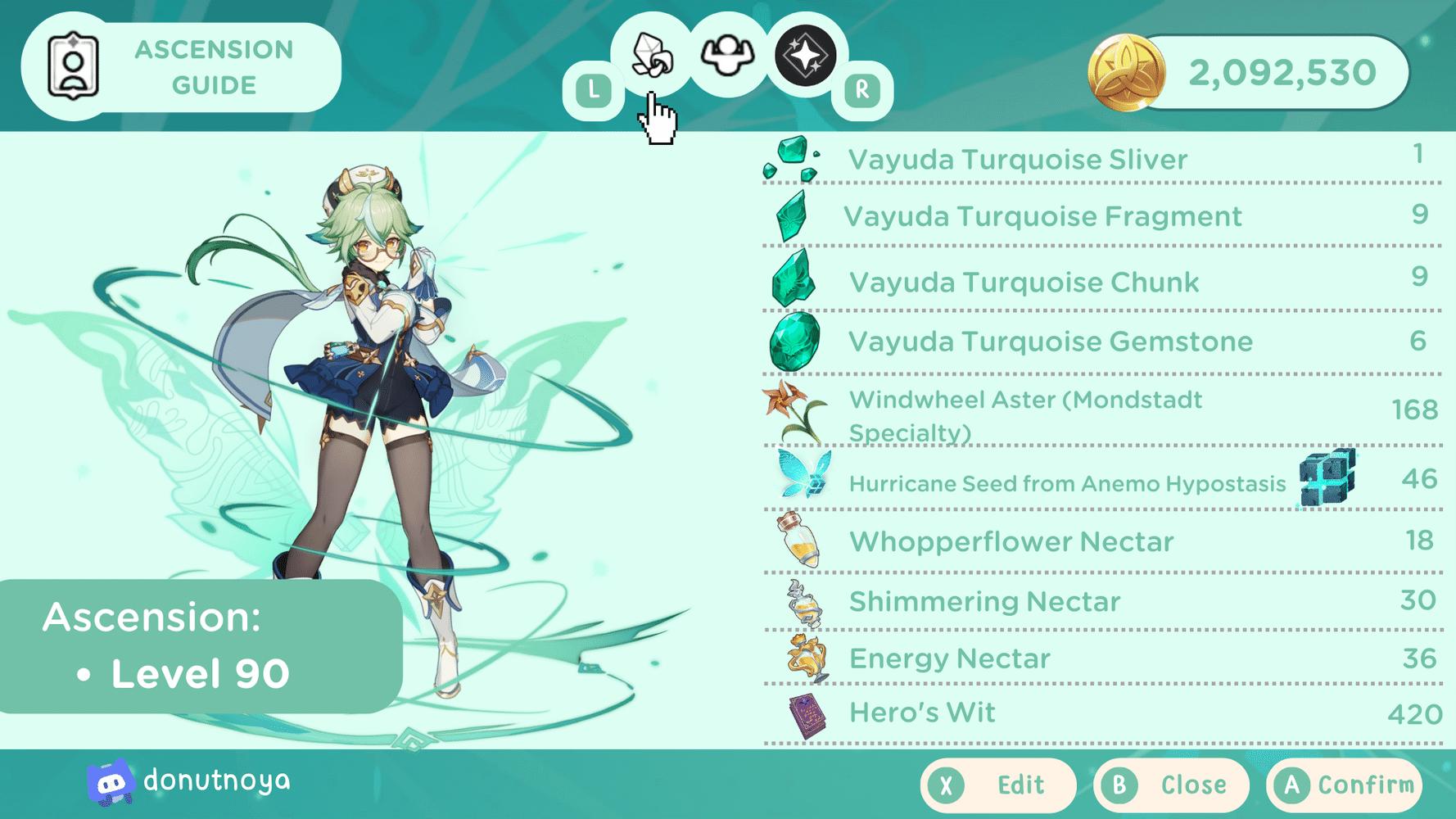1456x819 pixels.
Task: Click the talent materials star icon
Action: [x=801, y=53]
